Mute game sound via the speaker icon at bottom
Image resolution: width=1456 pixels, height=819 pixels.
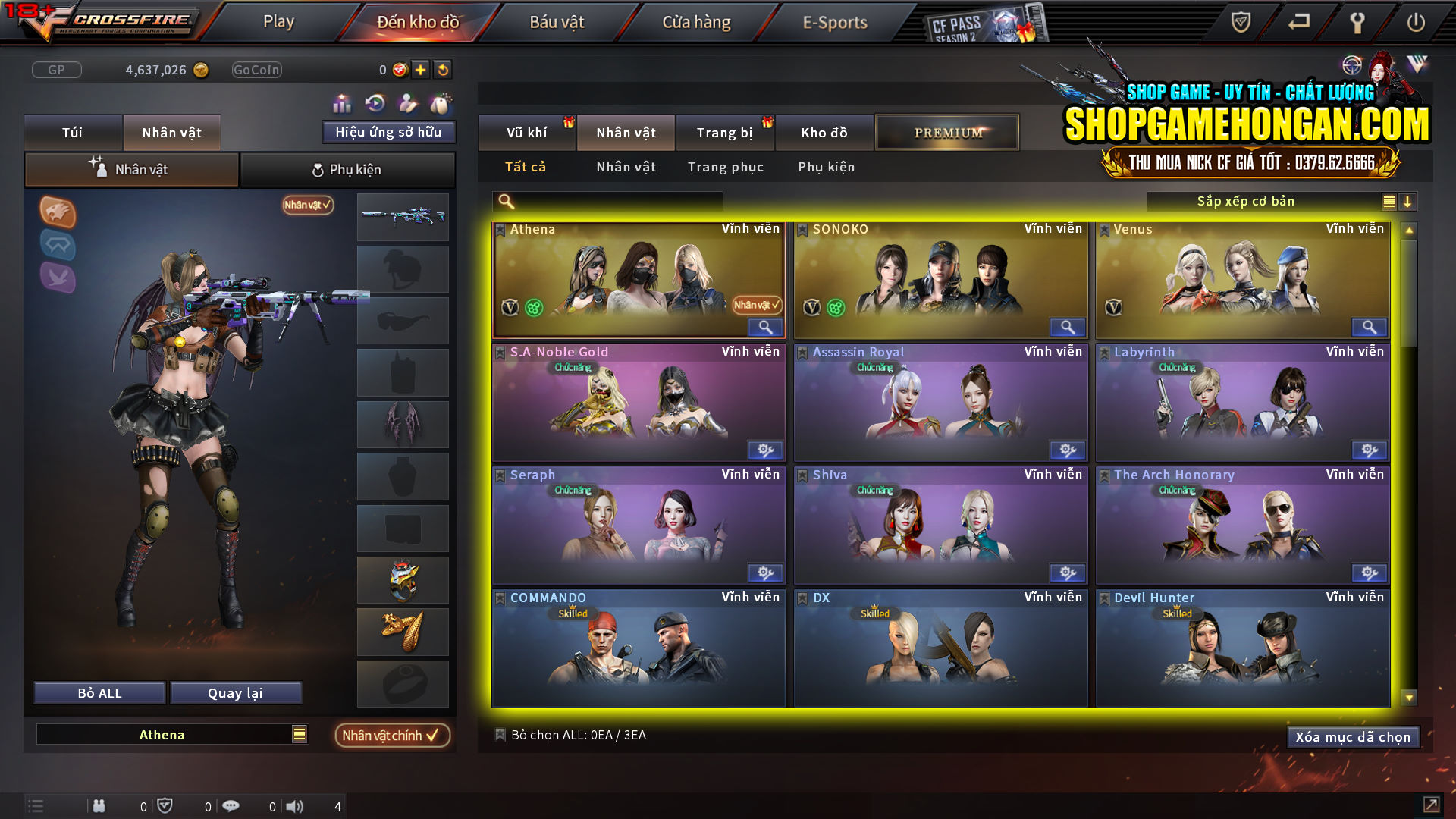(294, 806)
